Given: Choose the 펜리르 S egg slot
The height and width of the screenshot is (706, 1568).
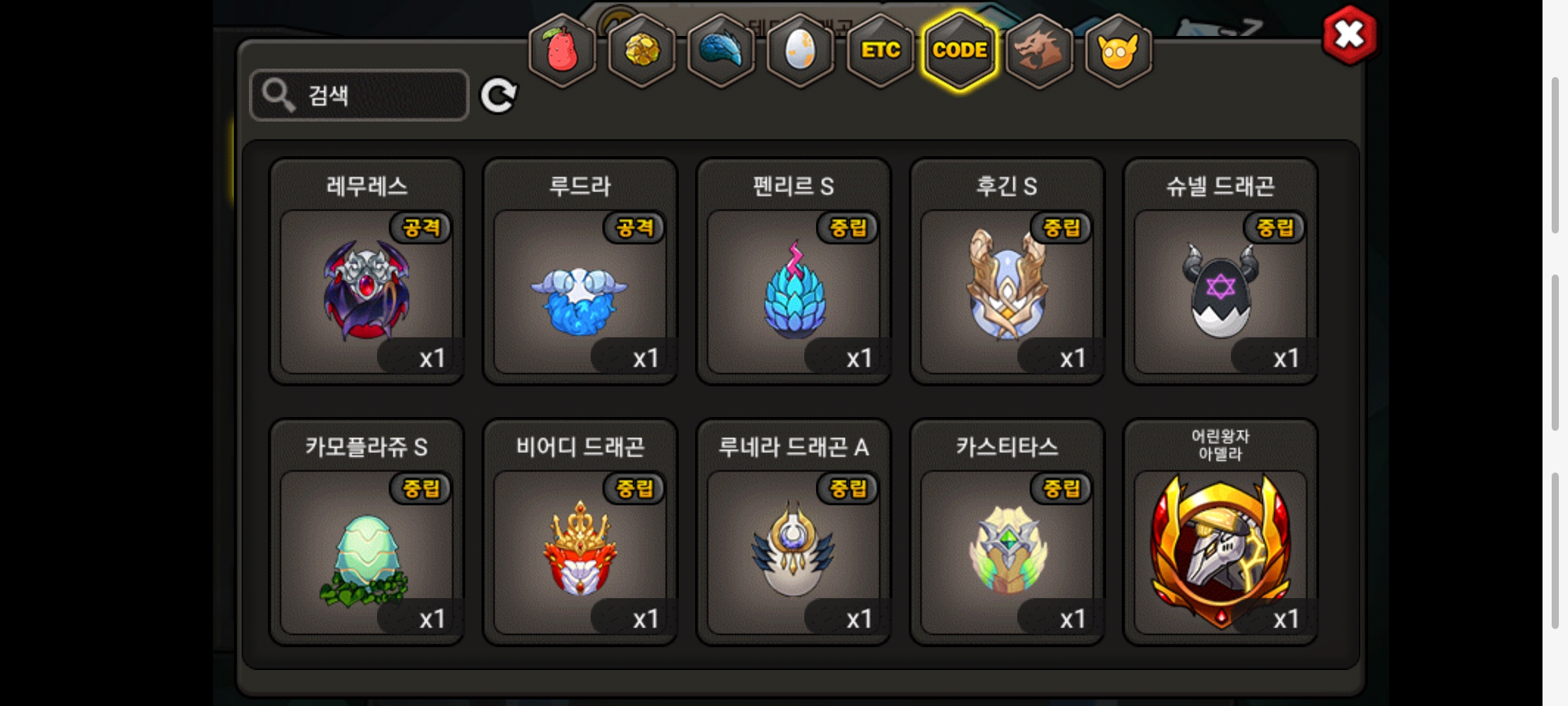Looking at the screenshot, I should [x=793, y=291].
